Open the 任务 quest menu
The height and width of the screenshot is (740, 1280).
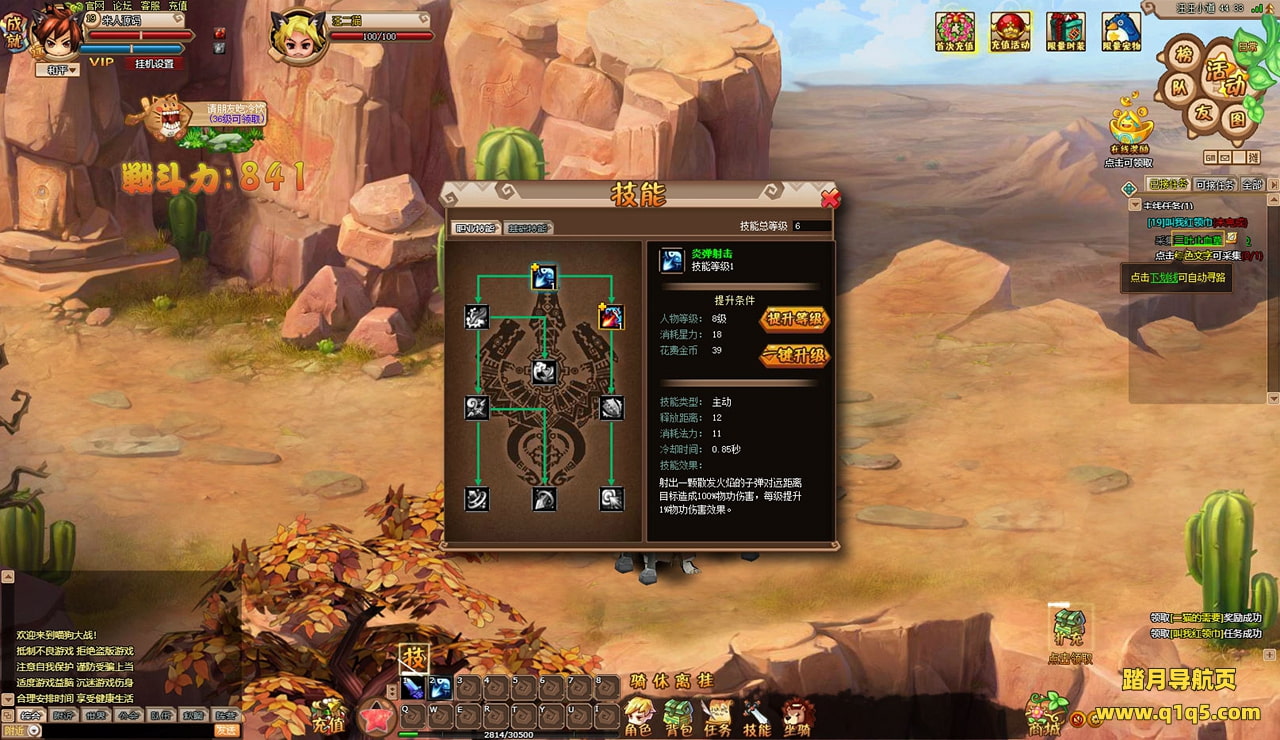(717, 717)
